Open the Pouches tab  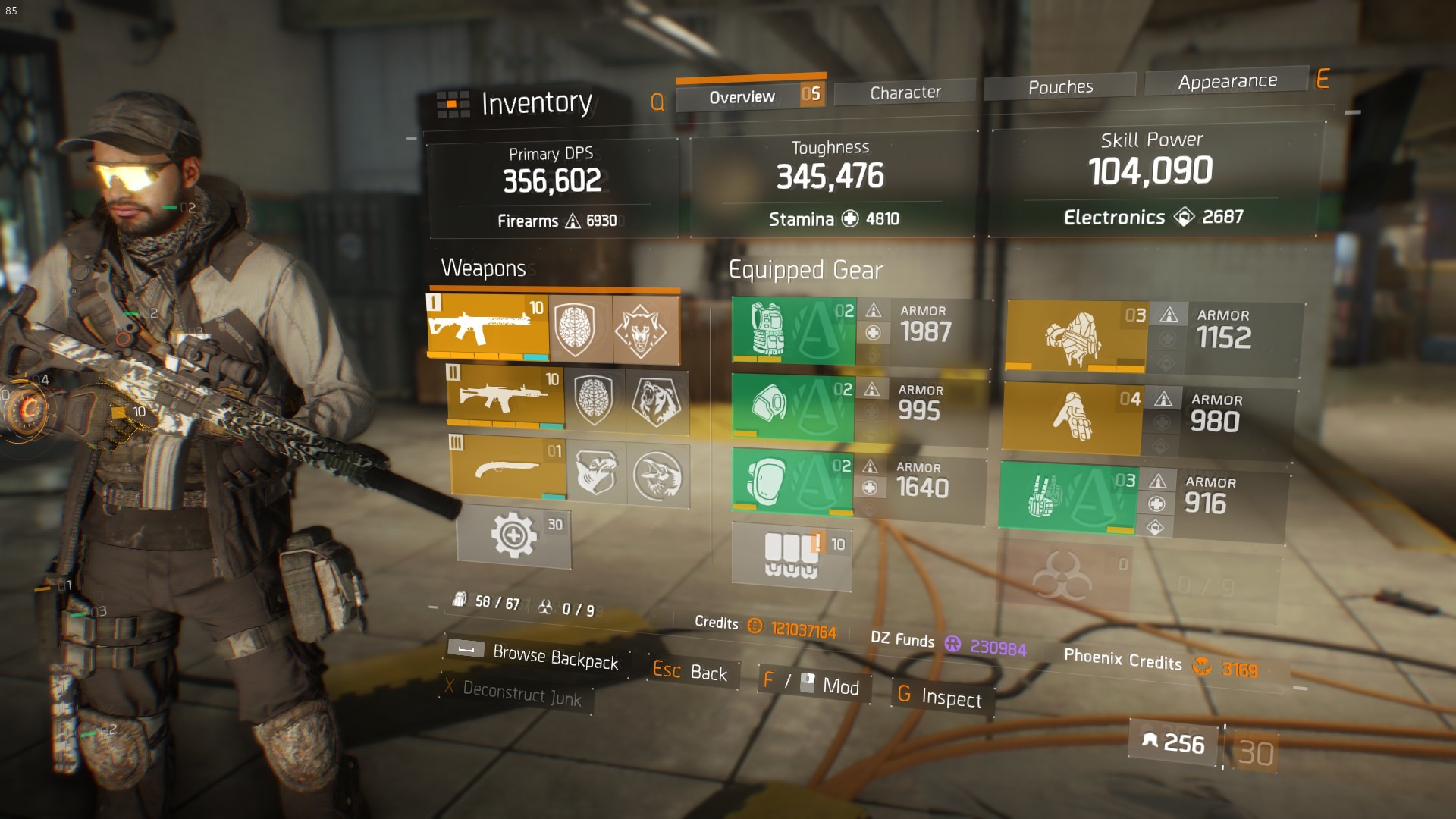(x=1059, y=87)
